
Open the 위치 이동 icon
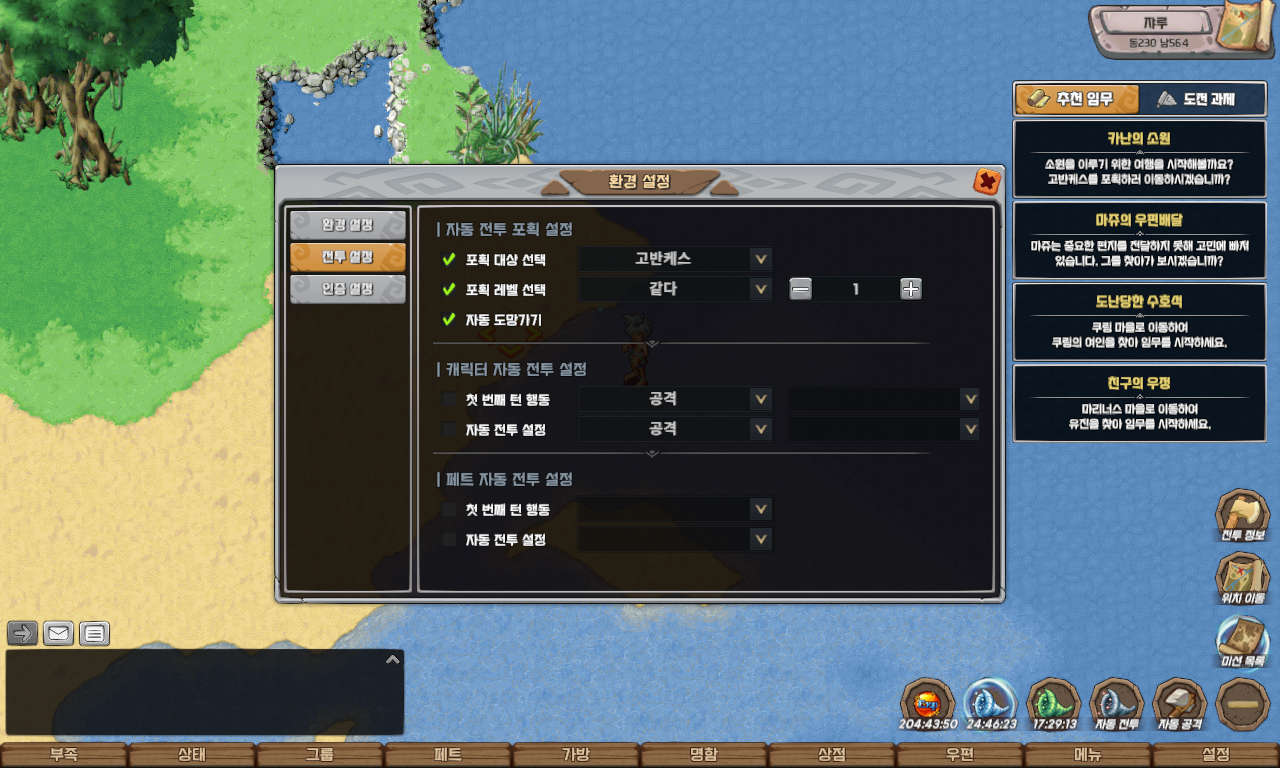coord(1242,580)
